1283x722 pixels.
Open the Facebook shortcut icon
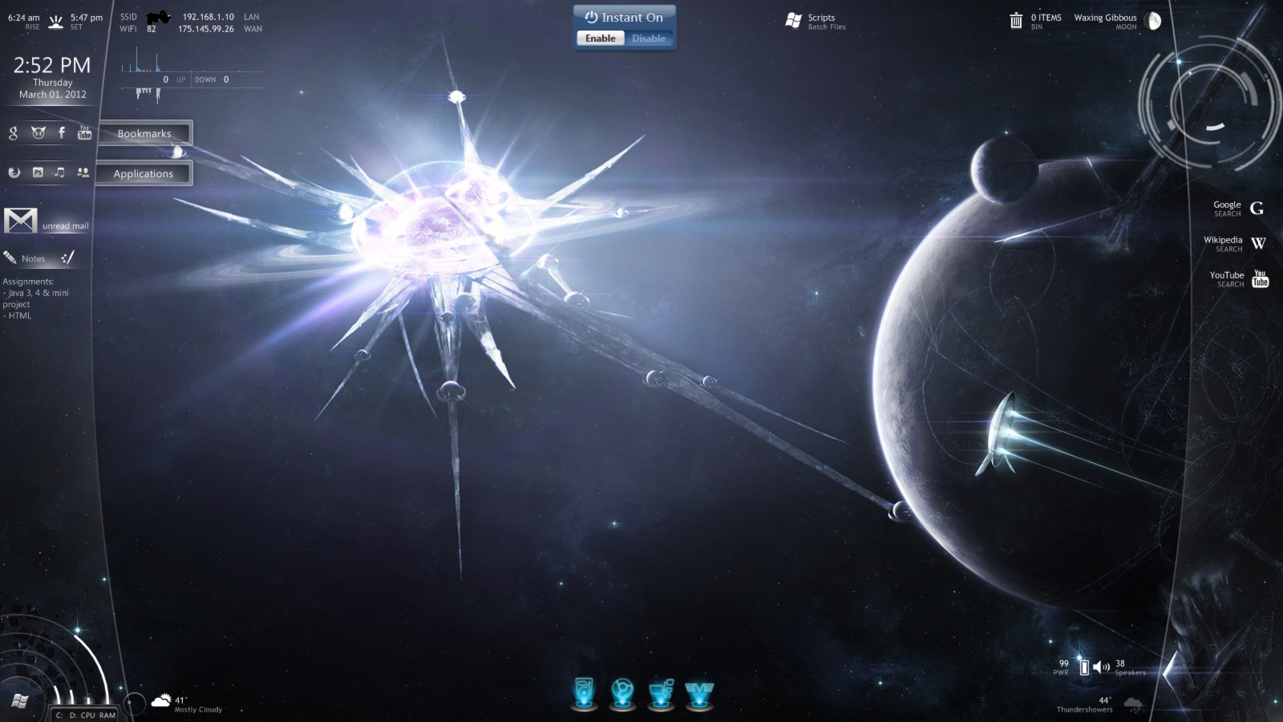pyautogui.click(x=61, y=132)
